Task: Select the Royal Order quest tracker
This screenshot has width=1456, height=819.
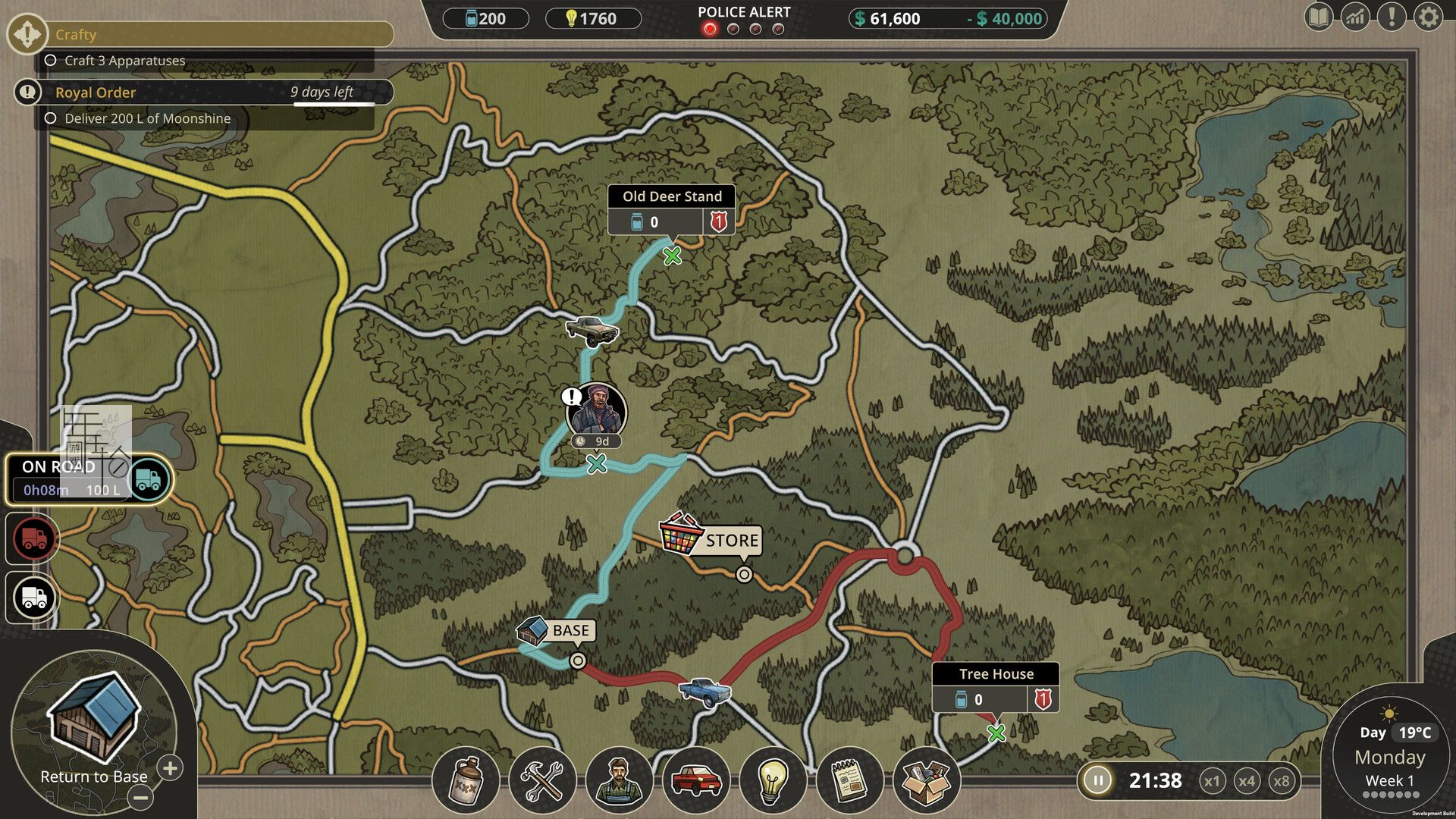Action: [x=205, y=93]
